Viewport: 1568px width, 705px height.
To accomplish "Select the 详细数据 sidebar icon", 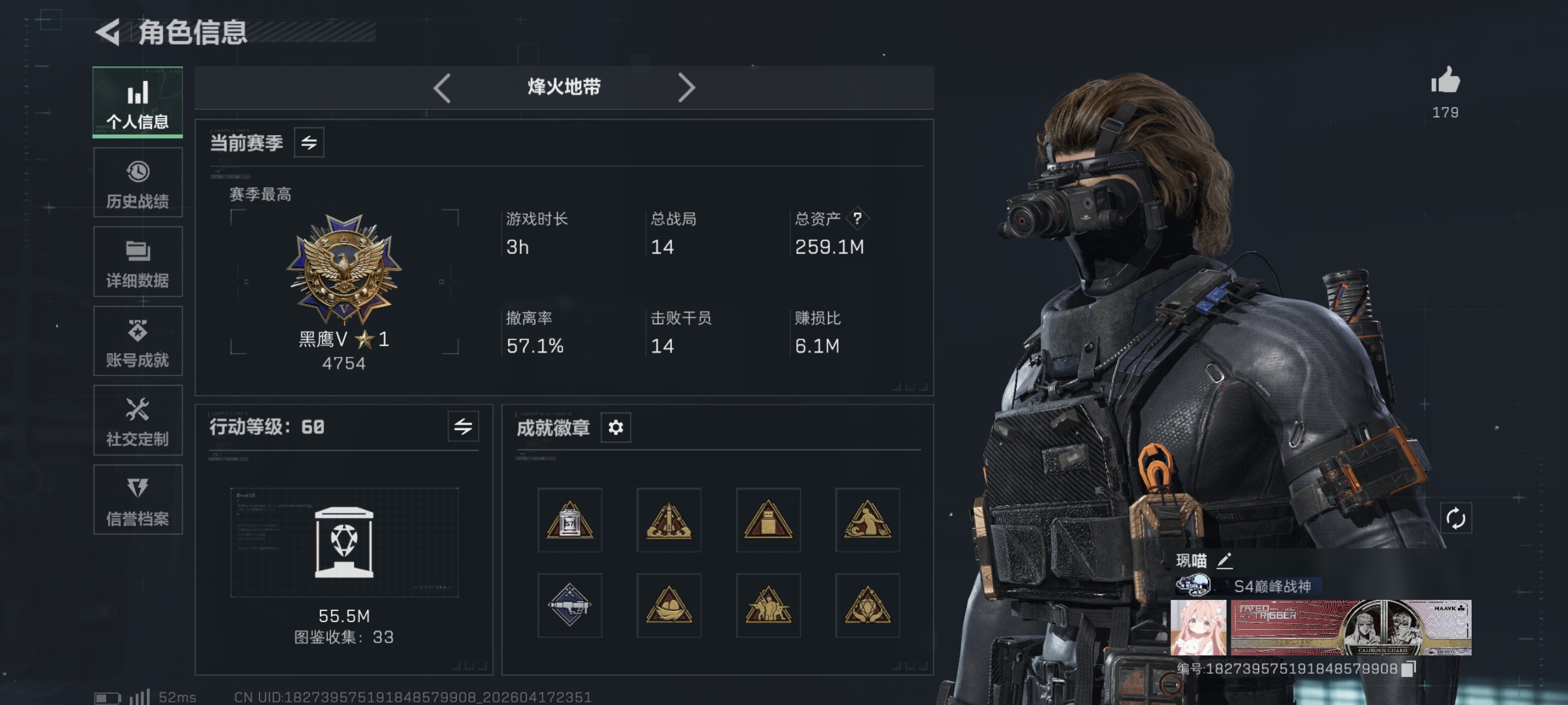I will tap(137, 263).
